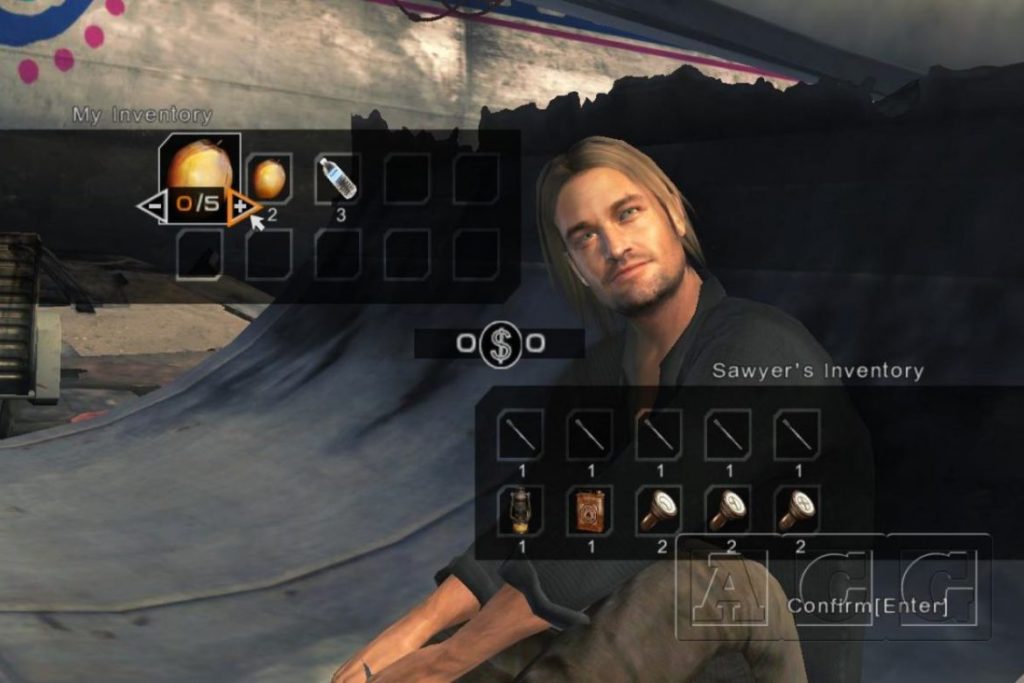The image size is (1024, 683).
Task: Confirm the trade with Sawyer
Action: pos(867,605)
